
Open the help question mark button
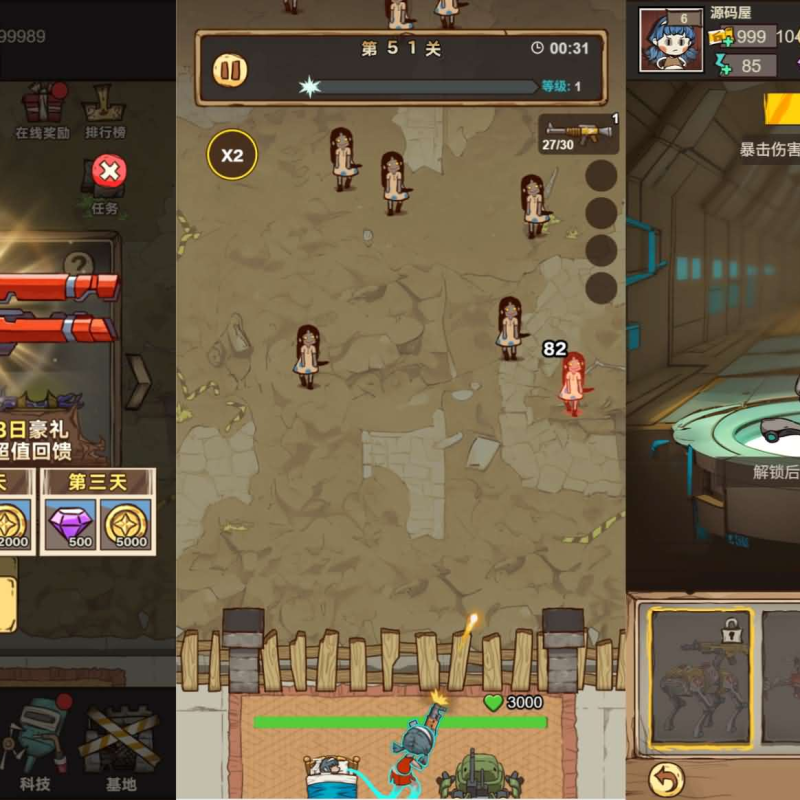point(78,264)
